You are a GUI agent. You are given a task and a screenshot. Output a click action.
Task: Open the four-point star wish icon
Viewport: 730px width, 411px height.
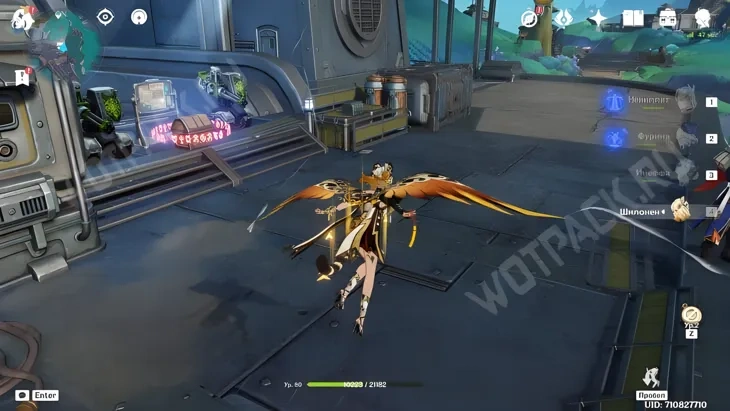pyautogui.click(x=598, y=18)
